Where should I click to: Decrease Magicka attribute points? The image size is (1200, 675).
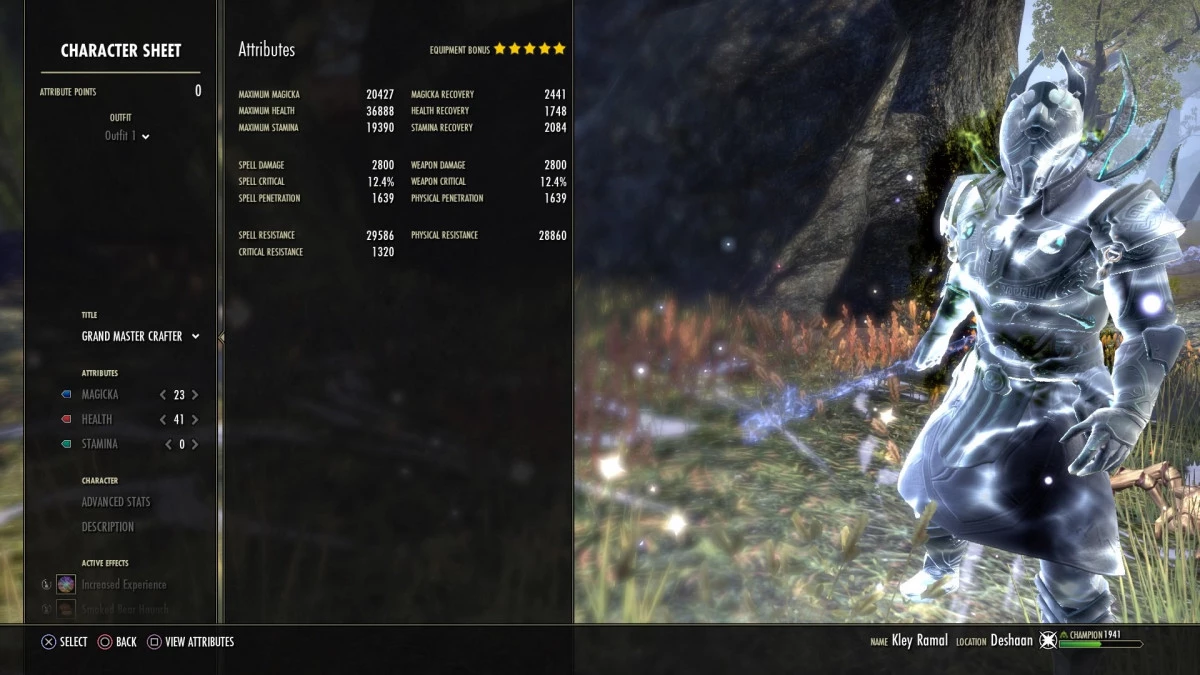coord(163,395)
